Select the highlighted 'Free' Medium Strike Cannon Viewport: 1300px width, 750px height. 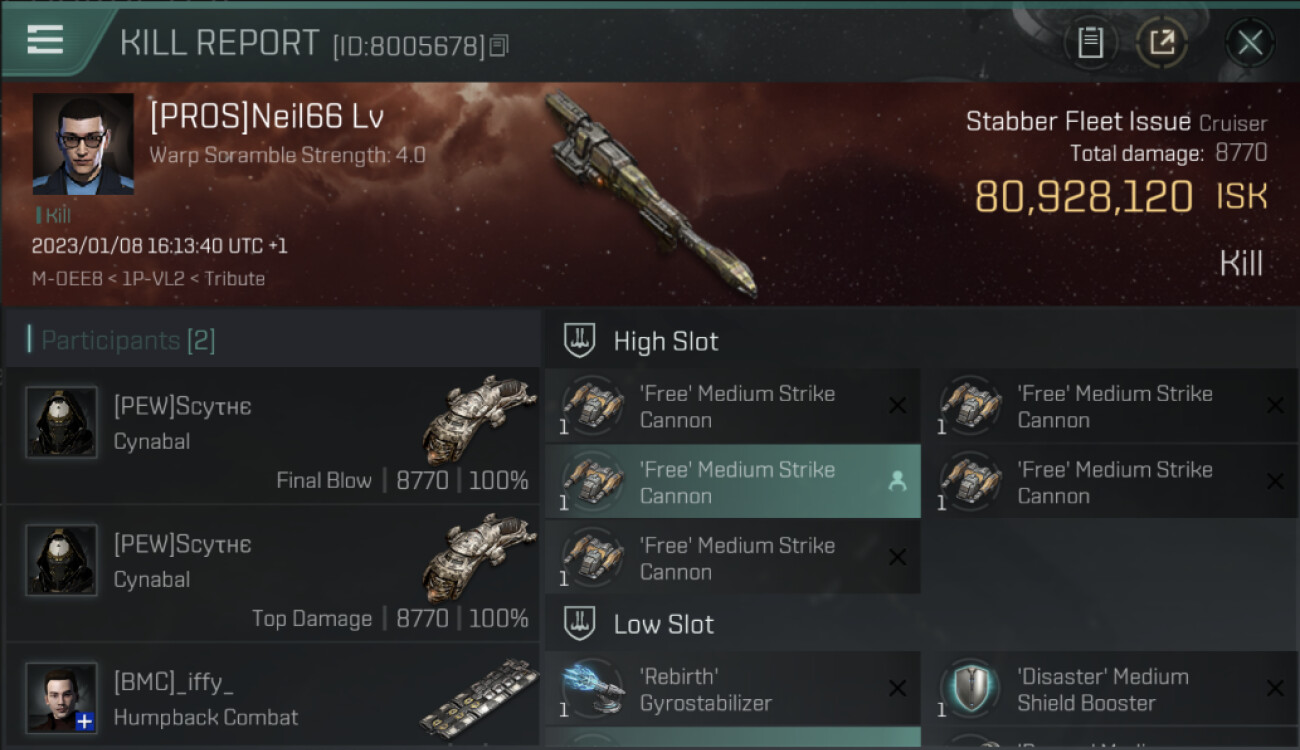pos(732,482)
